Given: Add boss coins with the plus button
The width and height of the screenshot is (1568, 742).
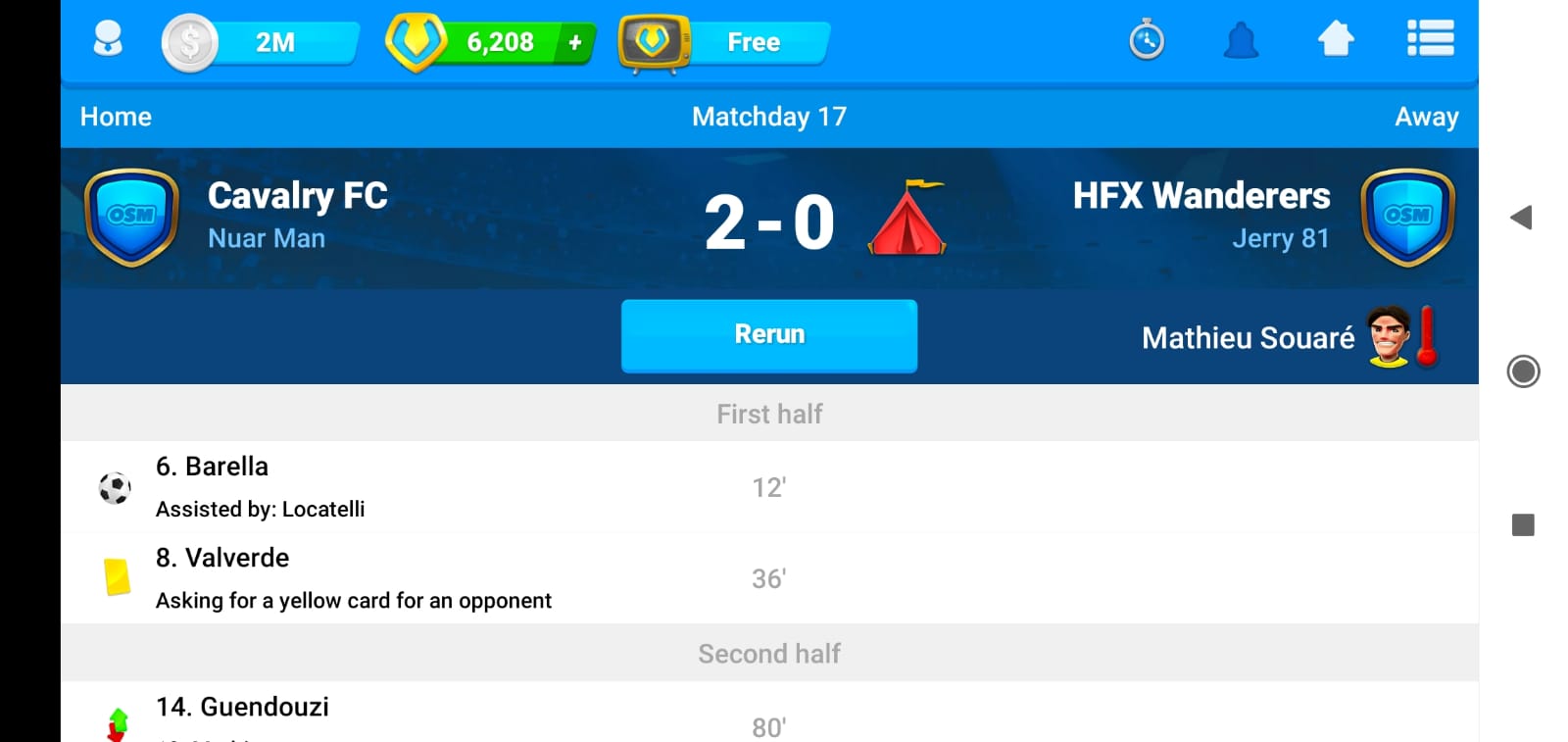Looking at the screenshot, I should [575, 42].
